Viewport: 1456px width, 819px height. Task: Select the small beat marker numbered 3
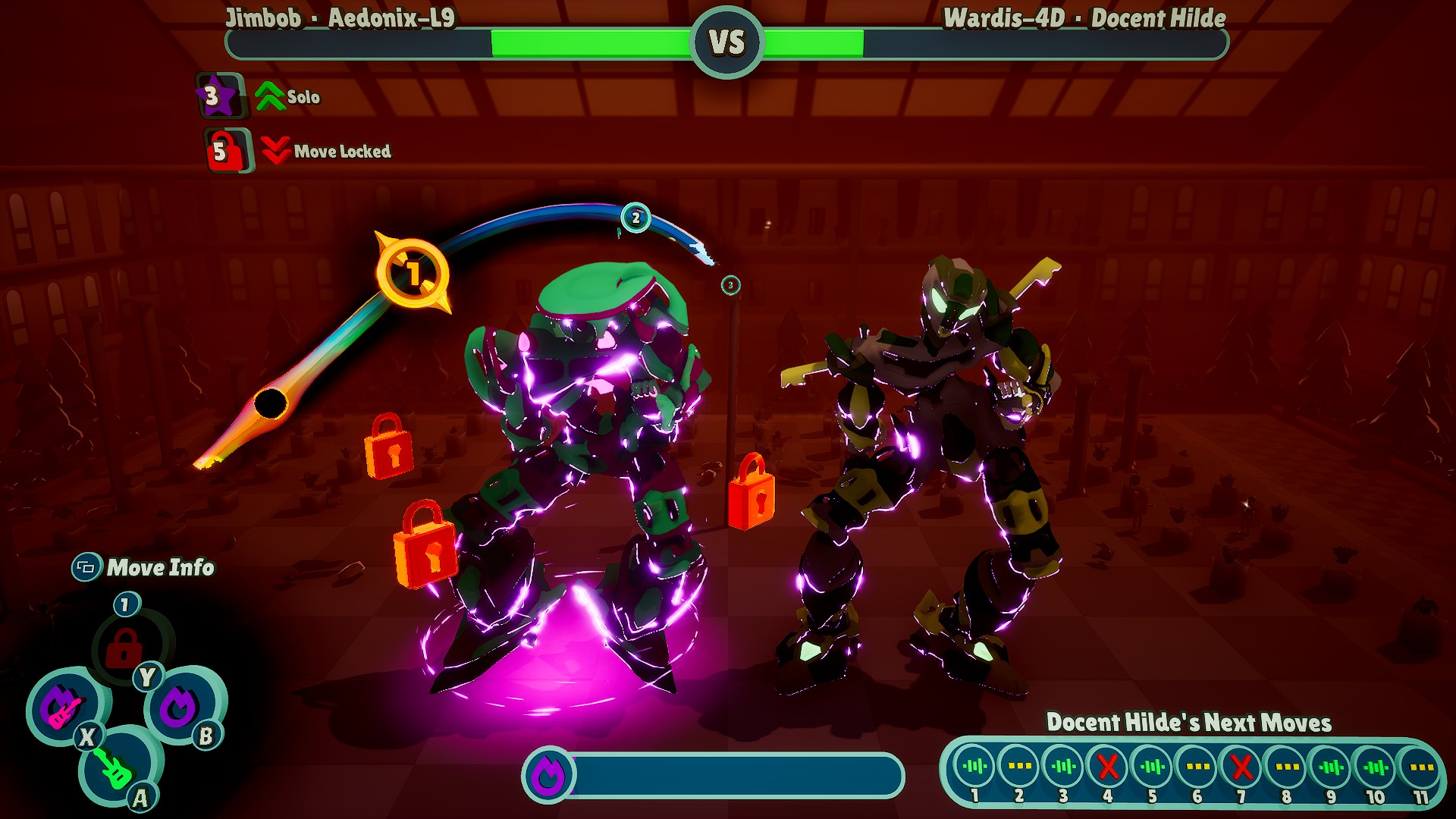click(730, 285)
